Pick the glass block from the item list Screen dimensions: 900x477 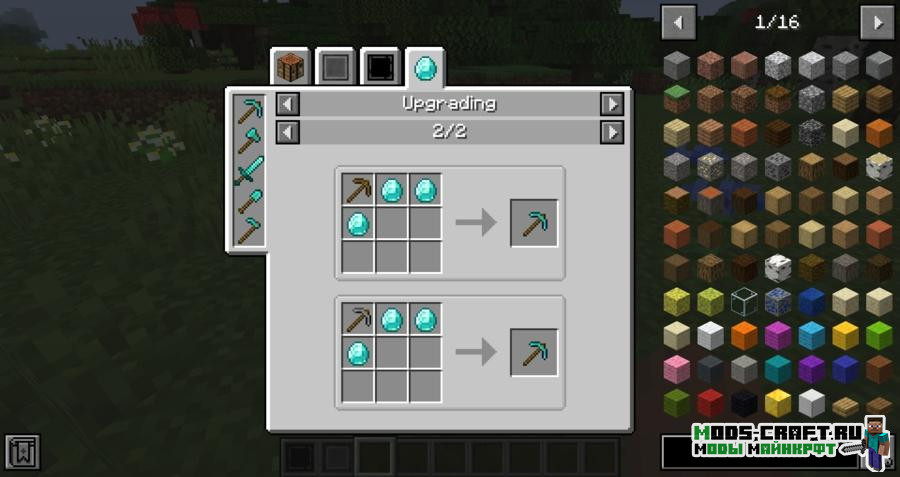[745, 300]
